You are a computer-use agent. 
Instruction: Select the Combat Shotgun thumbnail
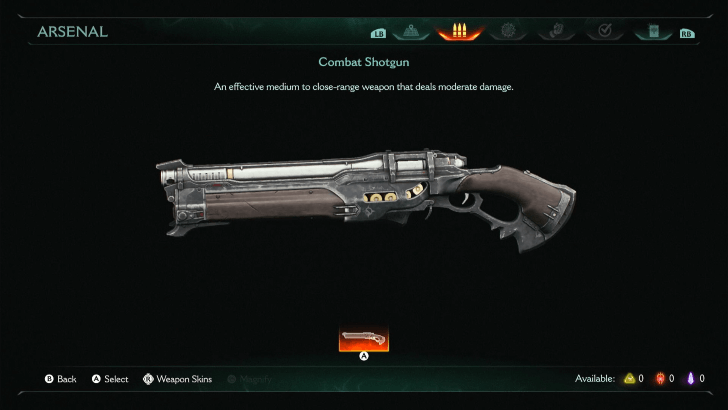tap(364, 339)
